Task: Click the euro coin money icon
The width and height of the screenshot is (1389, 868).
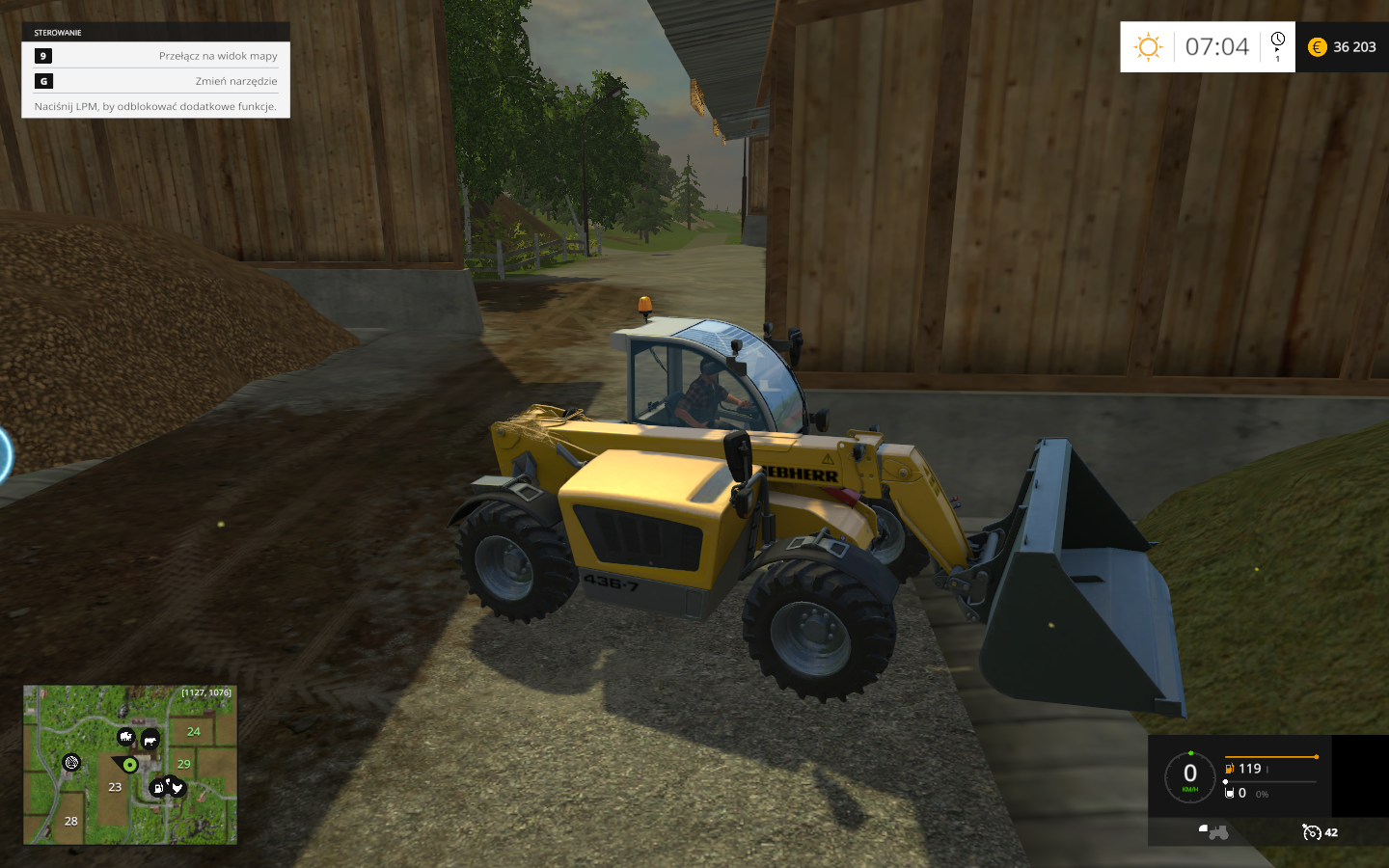Action: coord(1318,47)
